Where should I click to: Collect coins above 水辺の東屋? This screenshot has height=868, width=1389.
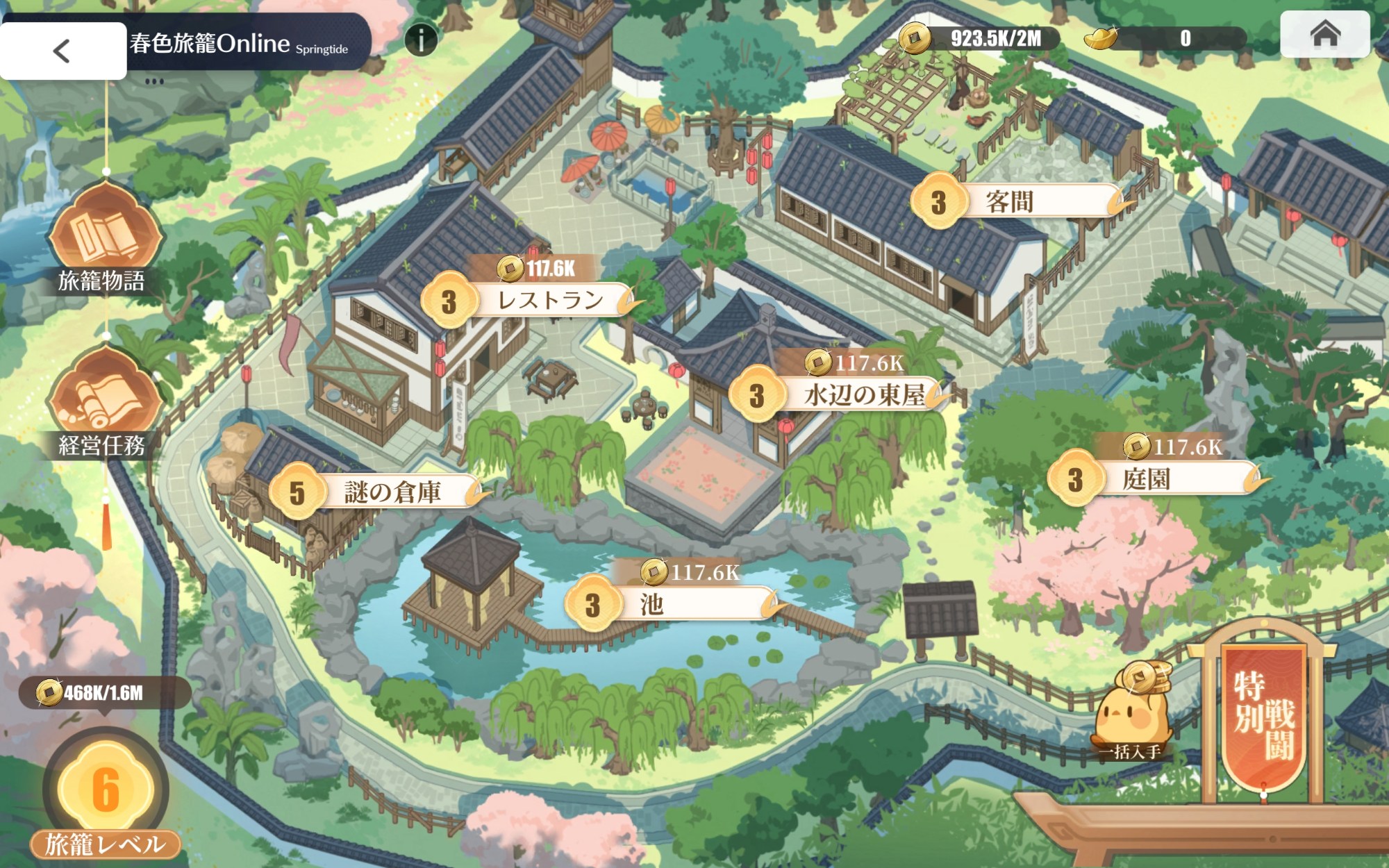[x=856, y=362]
